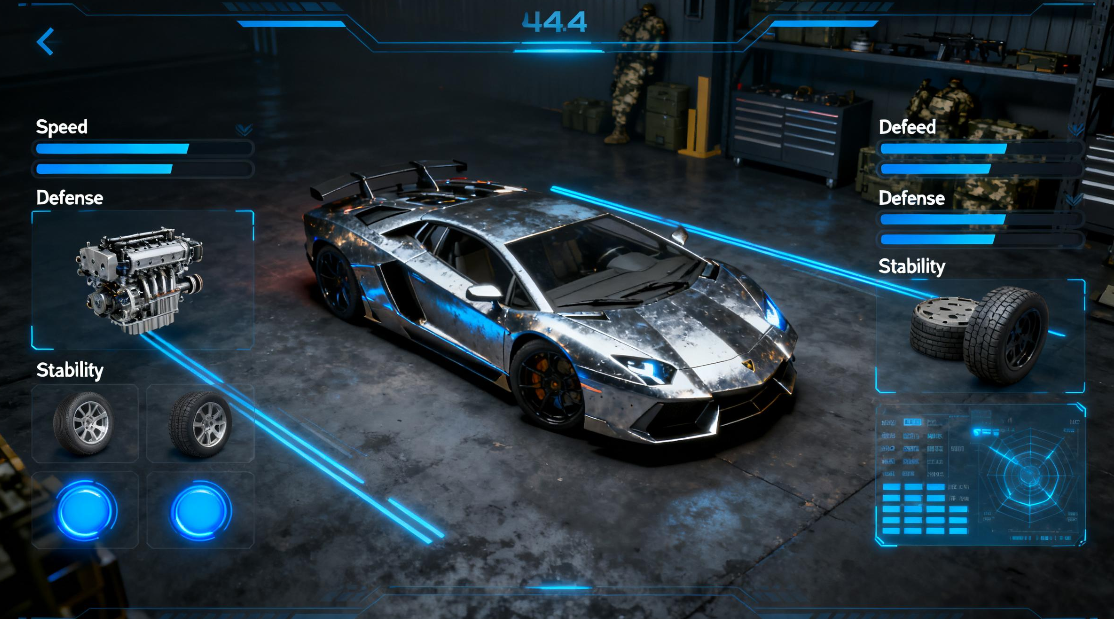Select the engine upgrade slot
Image resolution: width=1114 pixels, height=619 pixels.
[x=142, y=280]
